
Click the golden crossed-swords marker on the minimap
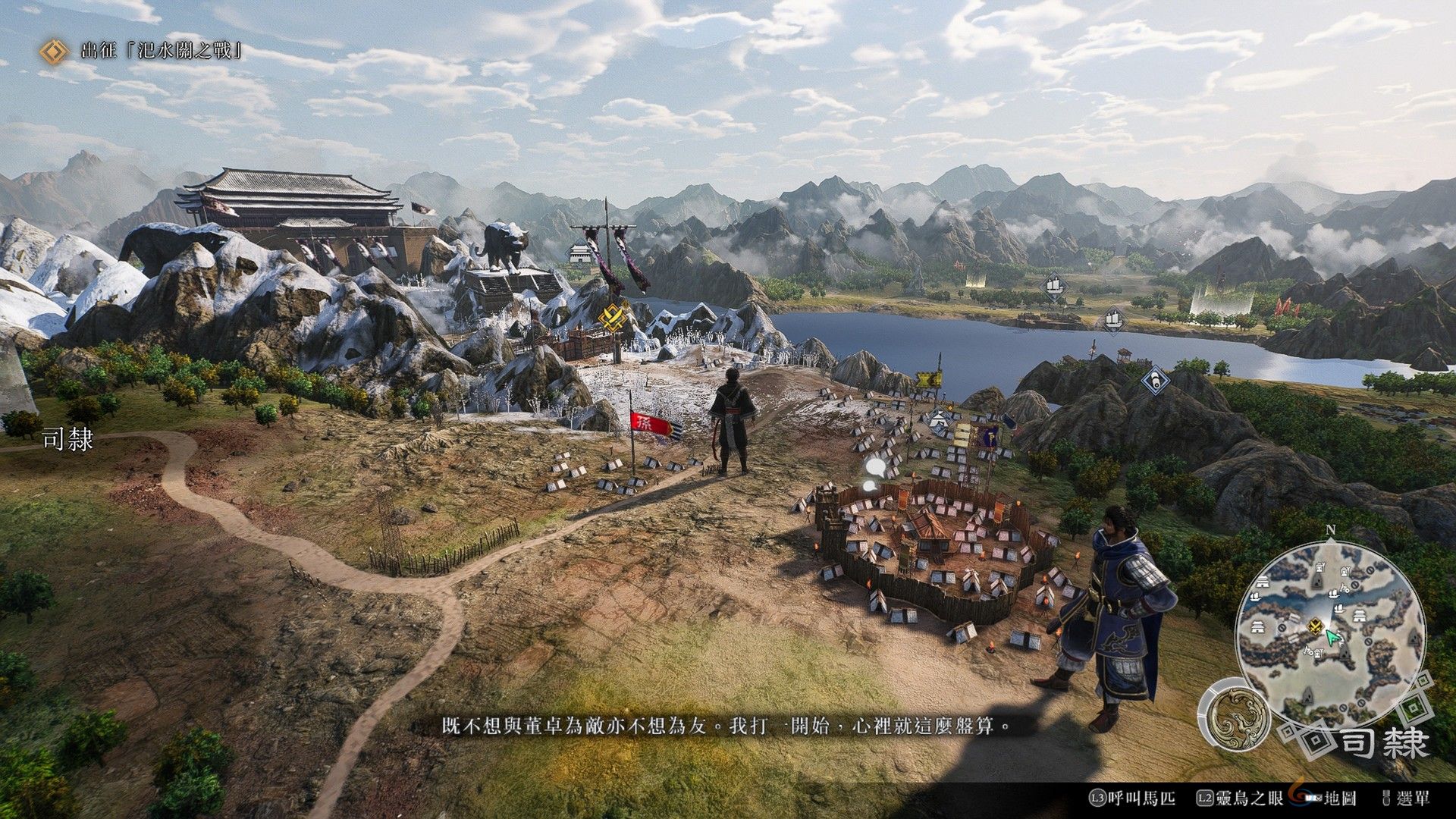point(1316,626)
